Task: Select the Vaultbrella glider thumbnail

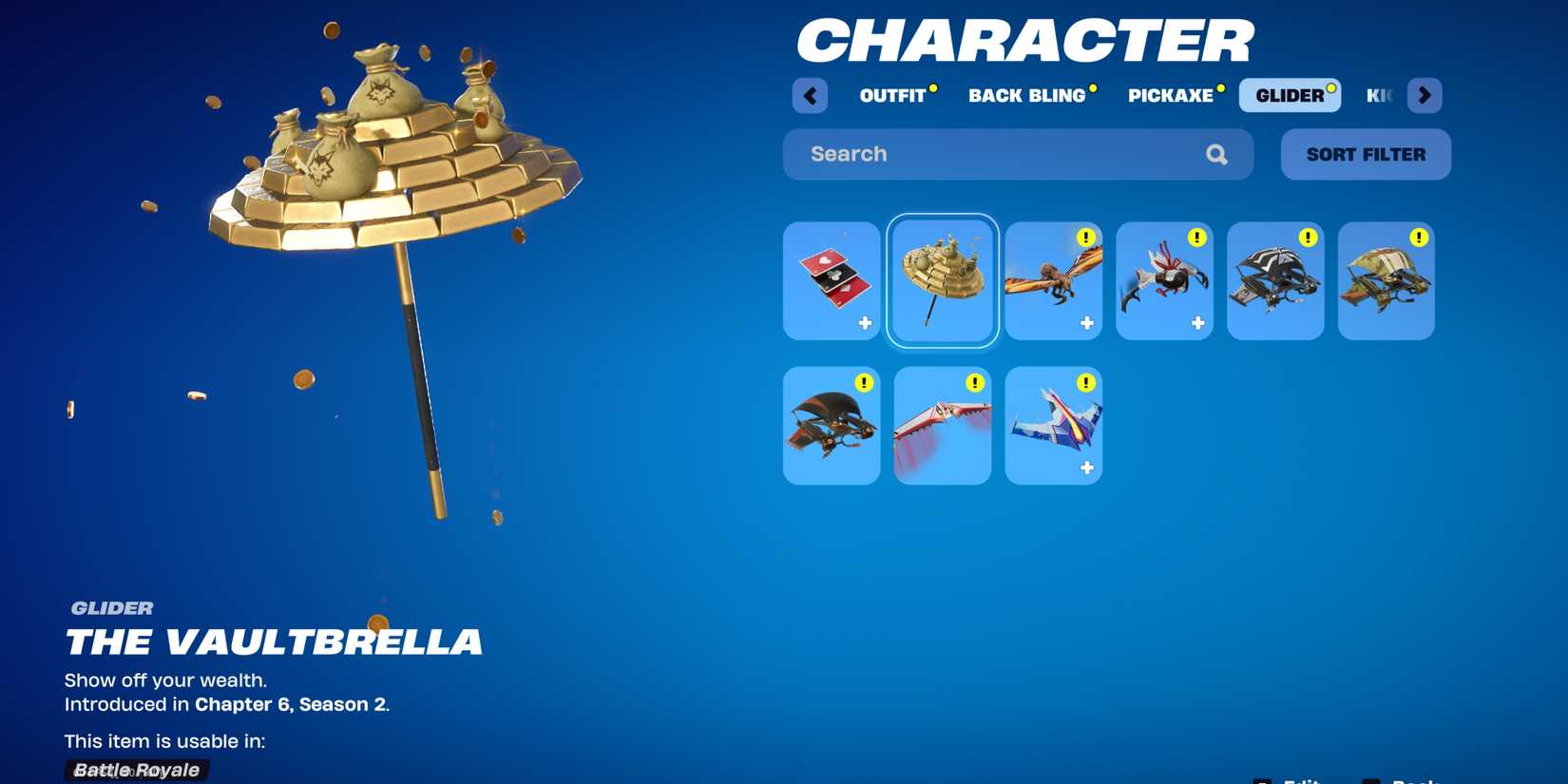Action: pyautogui.click(x=942, y=280)
